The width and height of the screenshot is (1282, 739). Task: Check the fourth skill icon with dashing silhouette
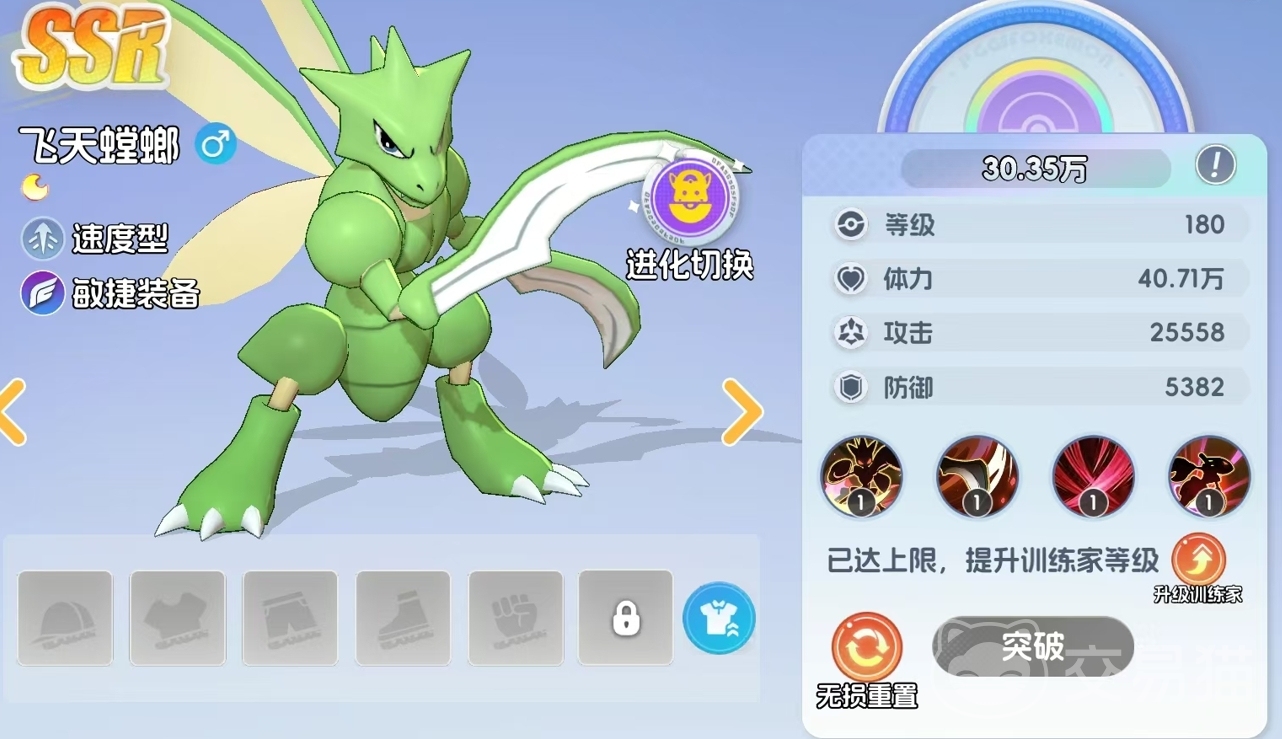(x=1209, y=476)
